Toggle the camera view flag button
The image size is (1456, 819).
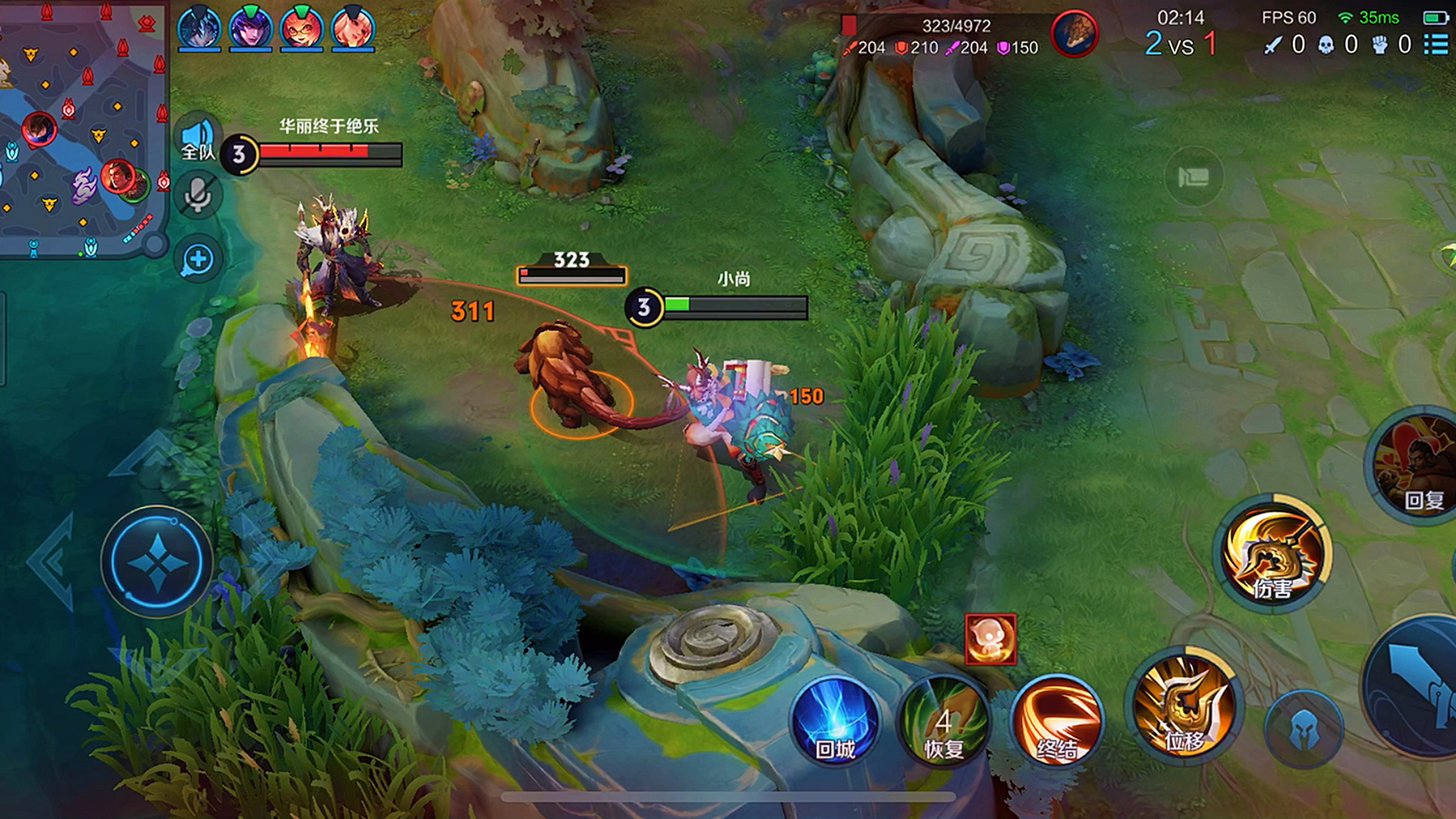1193,177
